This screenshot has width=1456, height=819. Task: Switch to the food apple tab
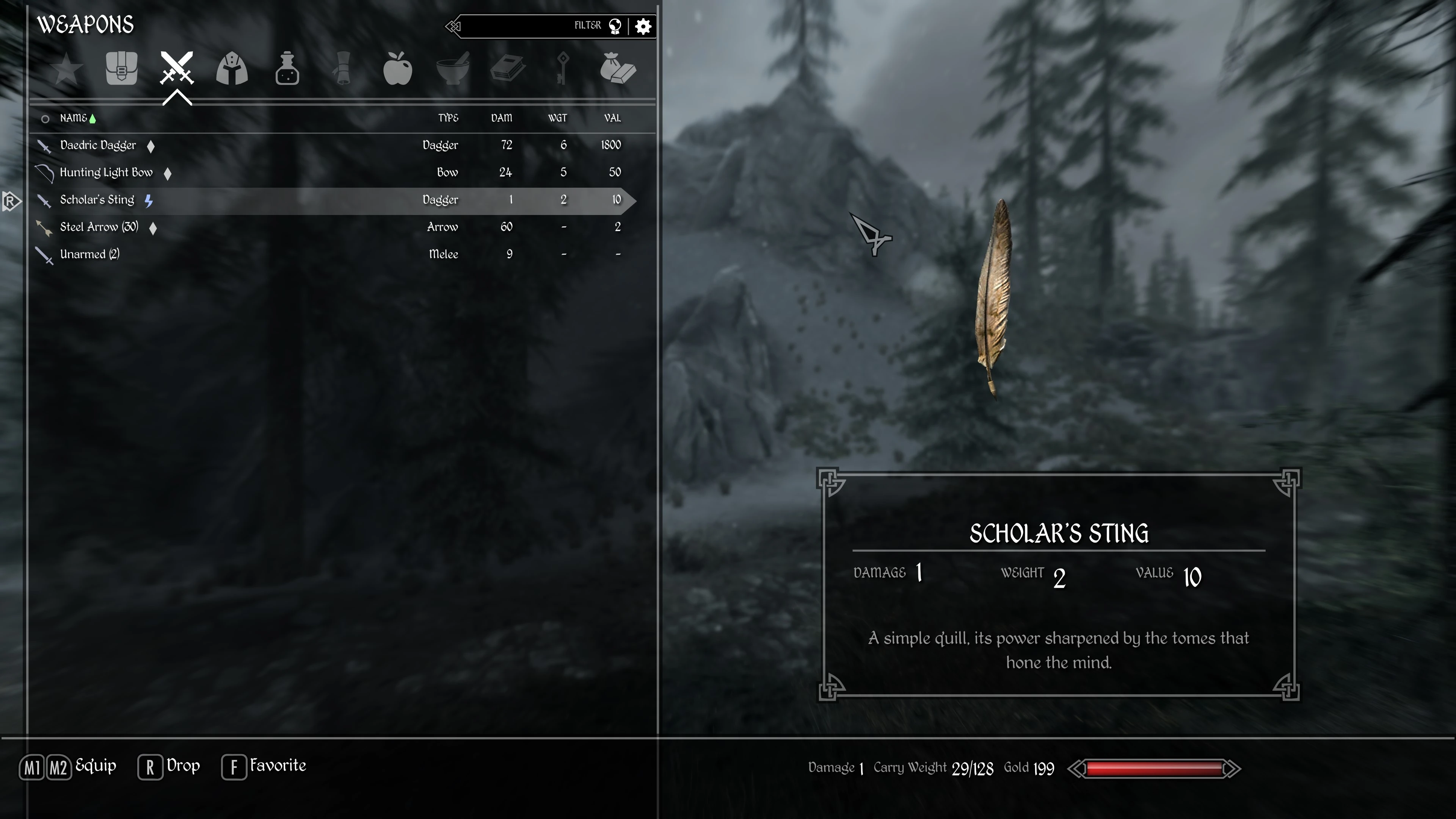point(397,69)
